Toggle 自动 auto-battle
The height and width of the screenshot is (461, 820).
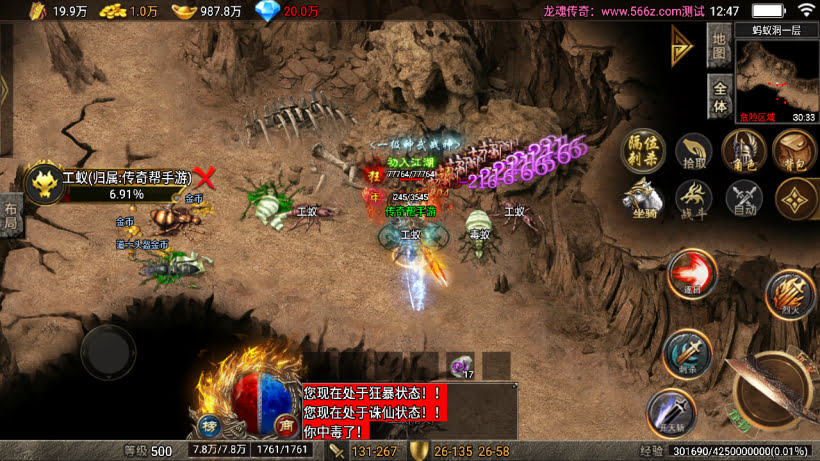click(743, 198)
